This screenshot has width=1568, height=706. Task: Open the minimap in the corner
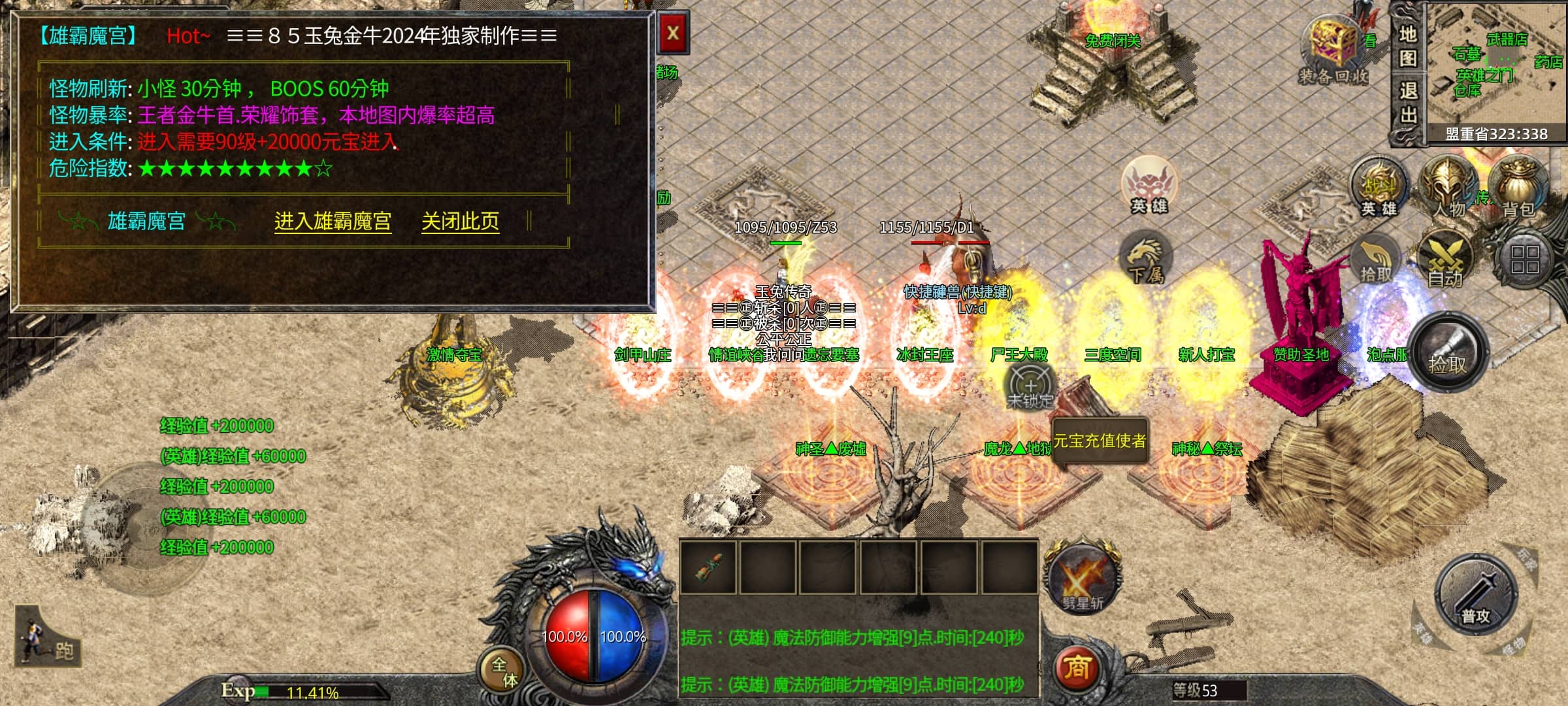tap(1496, 65)
